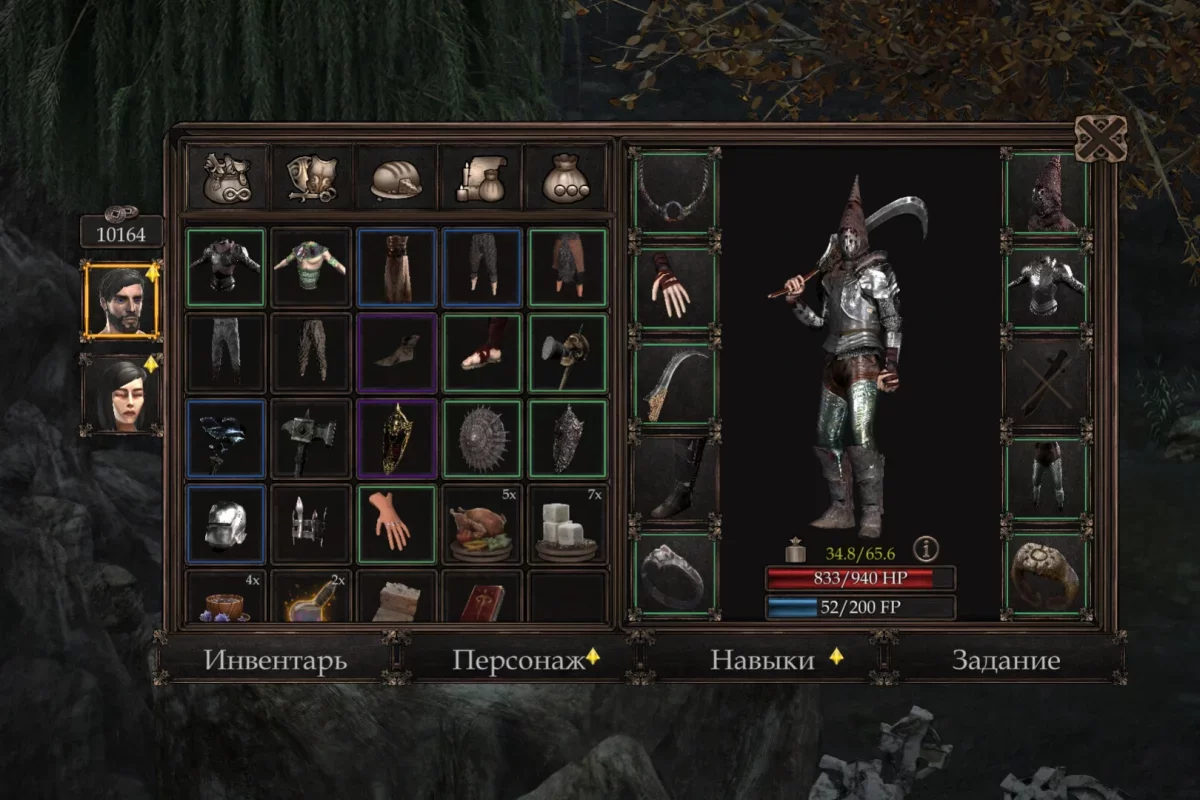Click the equipped hooded mask helmet slot

coord(1045,192)
